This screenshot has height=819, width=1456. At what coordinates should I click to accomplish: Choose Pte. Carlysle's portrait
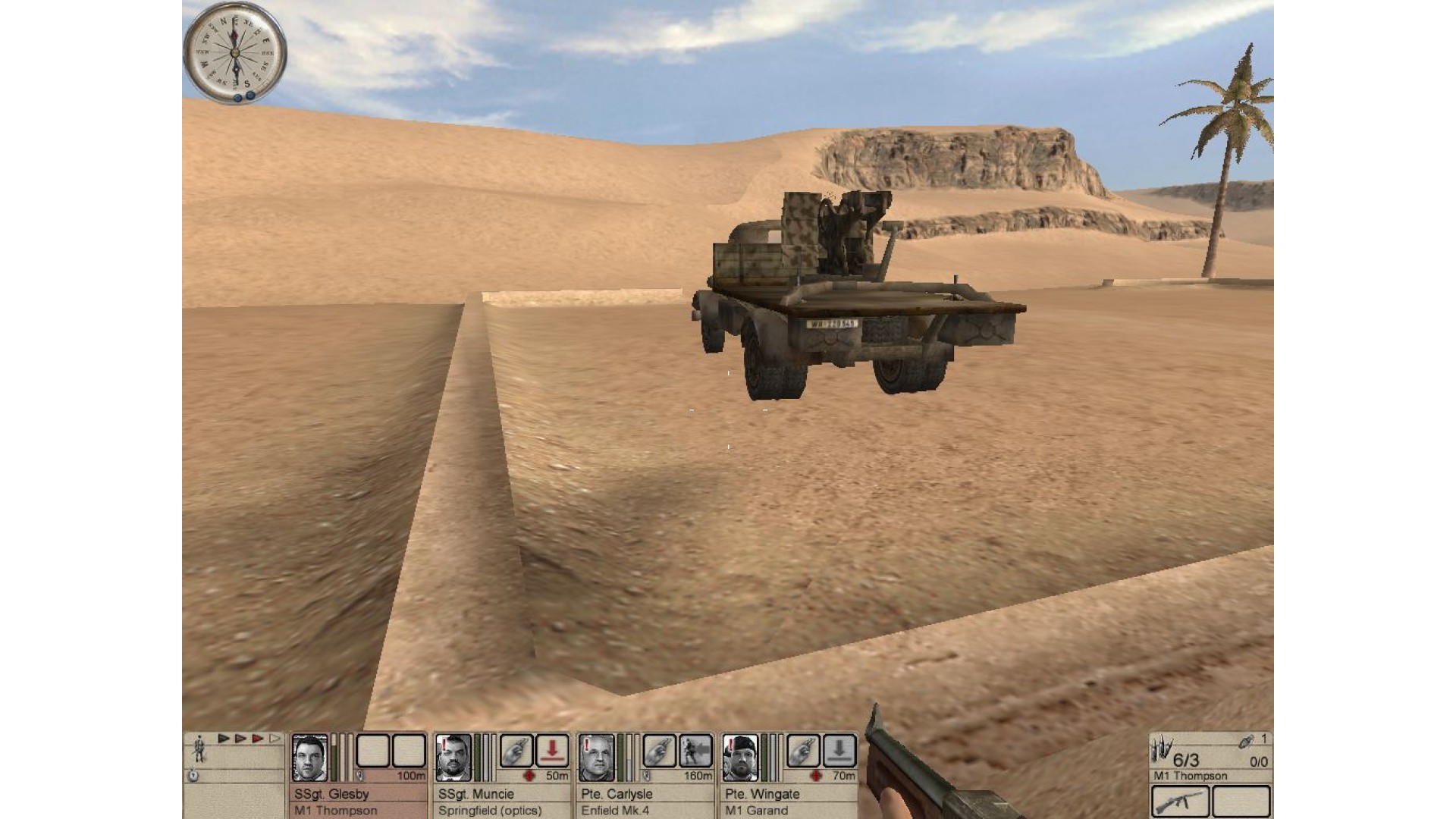click(x=596, y=757)
